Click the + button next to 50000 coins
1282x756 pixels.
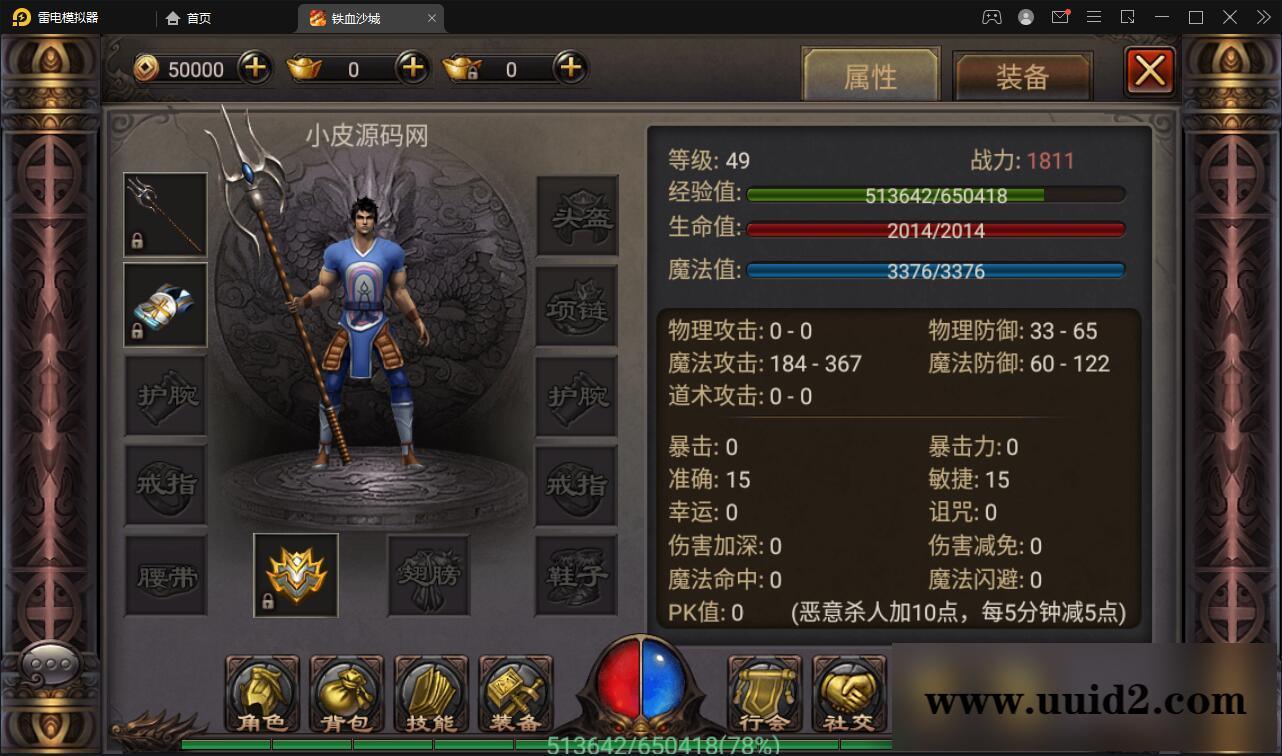(253, 68)
